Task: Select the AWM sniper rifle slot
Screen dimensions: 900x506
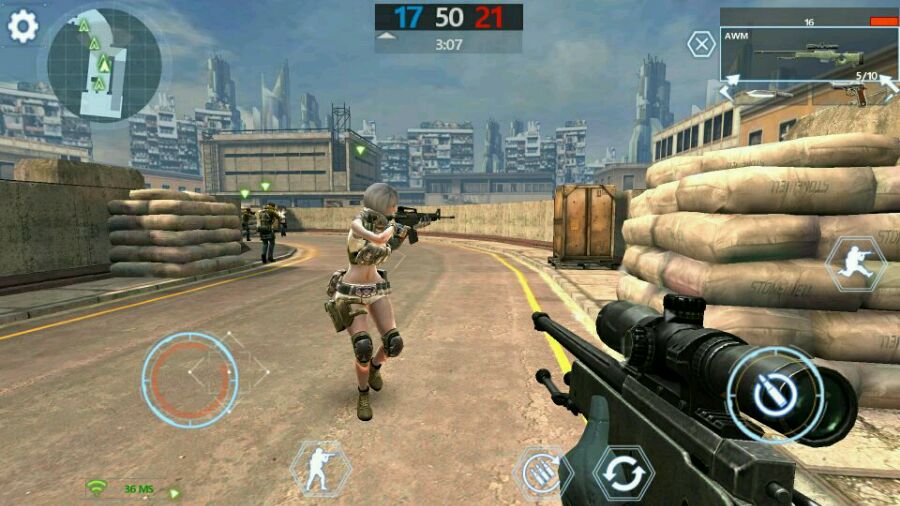Action: (807, 55)
